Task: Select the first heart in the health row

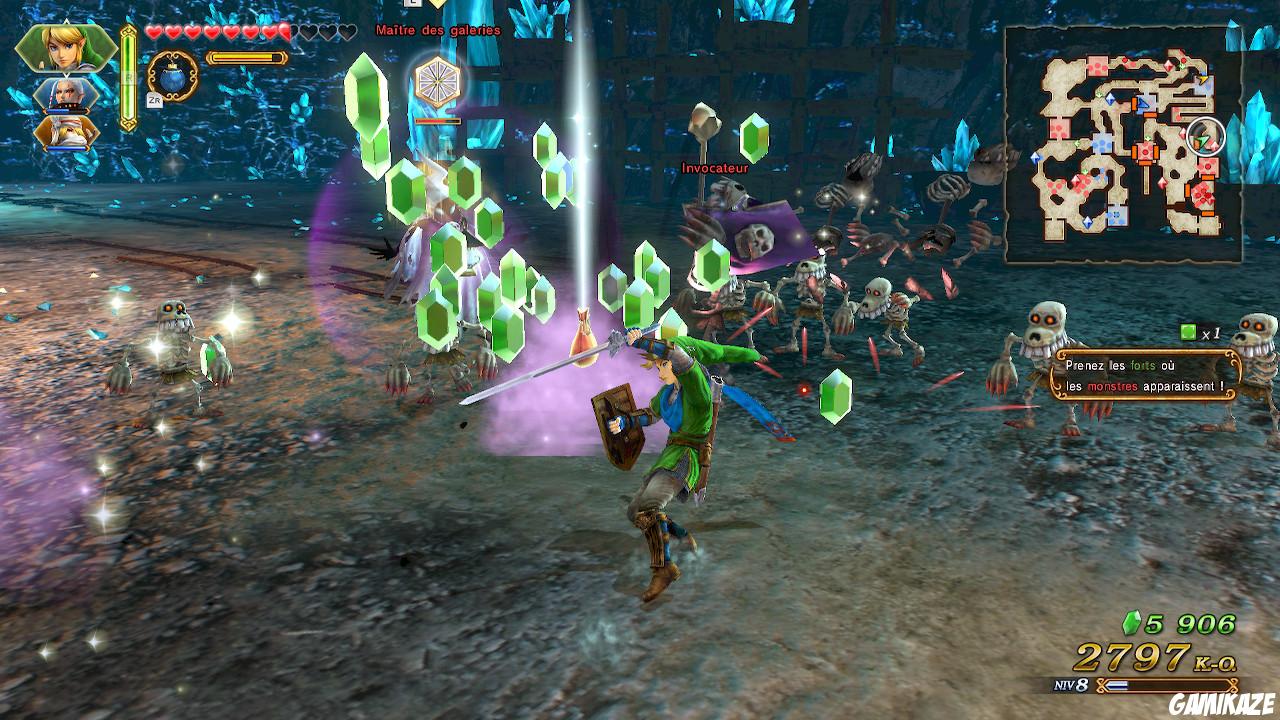Action: coord(153,33)
